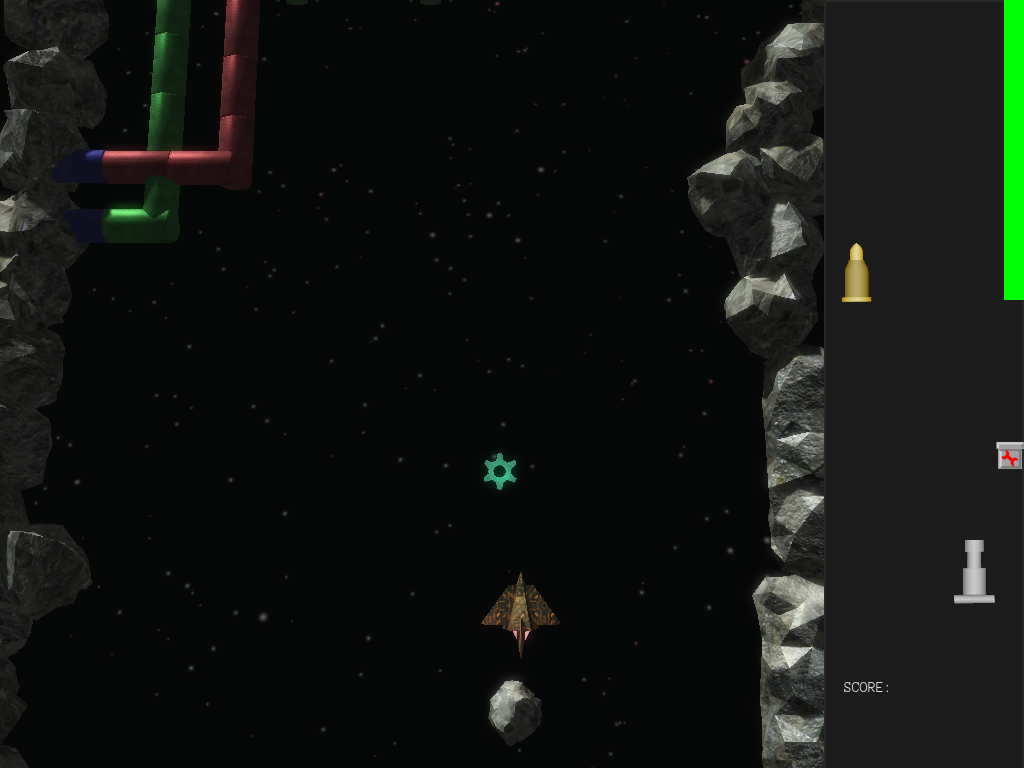Click the red wrench repair box icon
The height and width of the screenshot is (768, 1024).
1009,456
